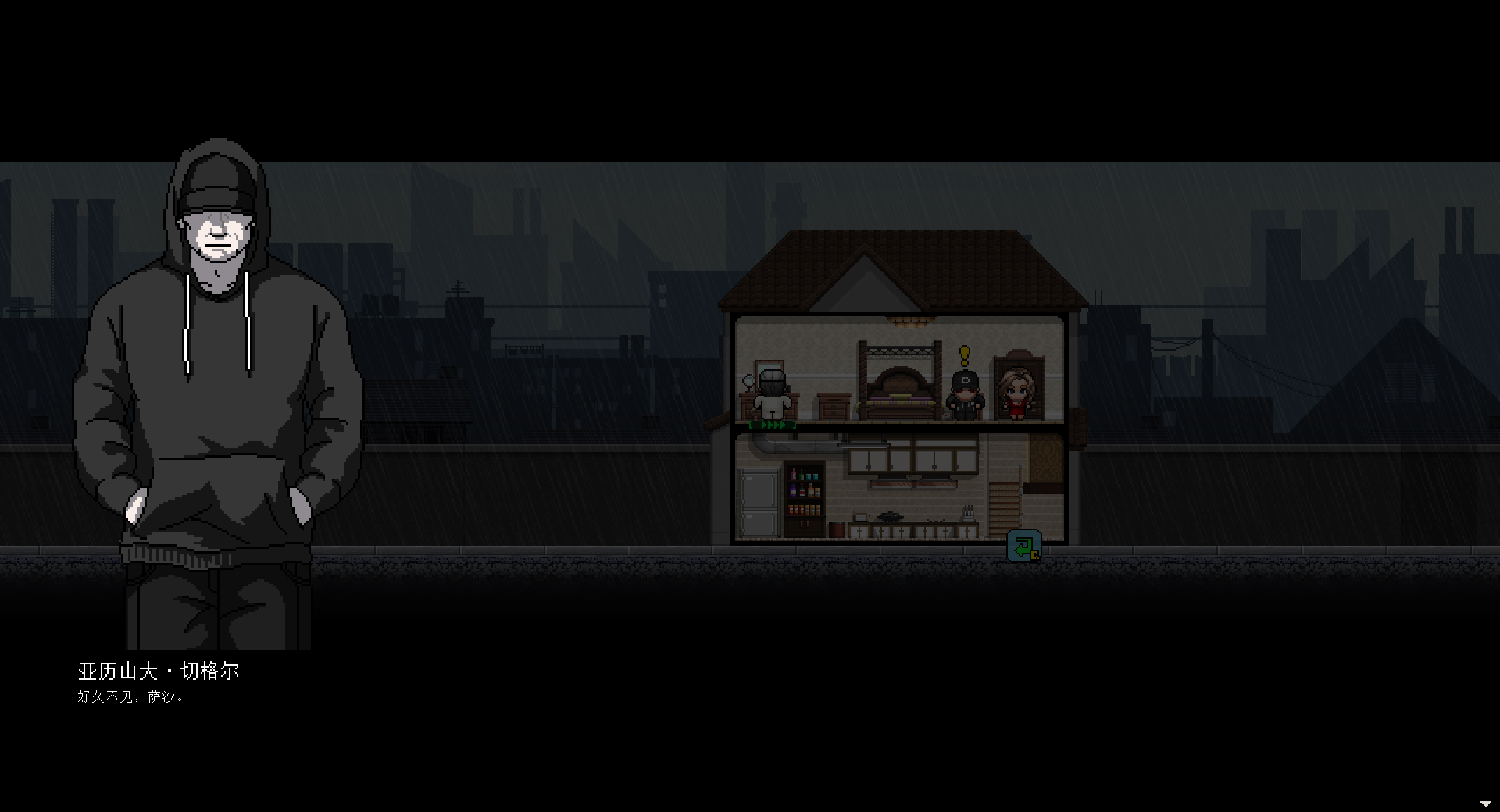Select the woman in the red dress
Screen dimensions: 1500x812
[x=1017, y=394]
